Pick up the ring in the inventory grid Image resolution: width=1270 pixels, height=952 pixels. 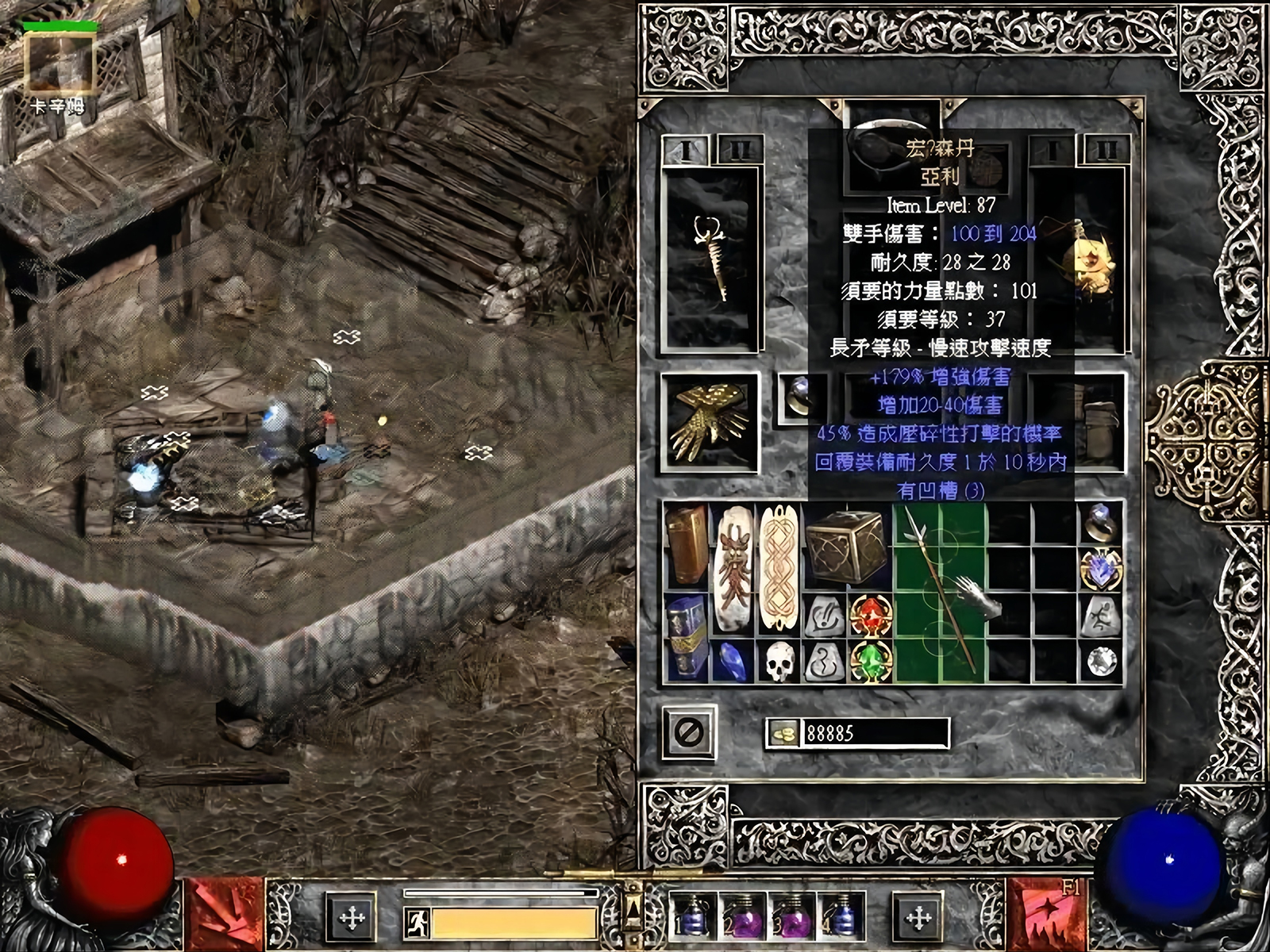1102,523
